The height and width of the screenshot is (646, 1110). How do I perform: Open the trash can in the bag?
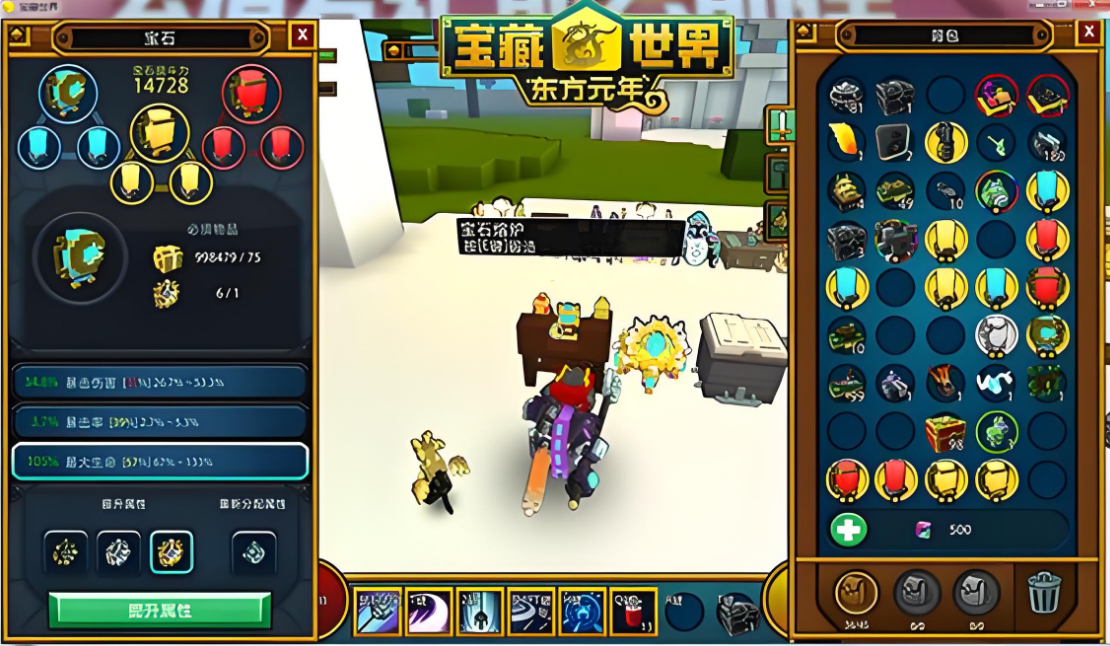pyautogui.click(x=1043, y=594)
